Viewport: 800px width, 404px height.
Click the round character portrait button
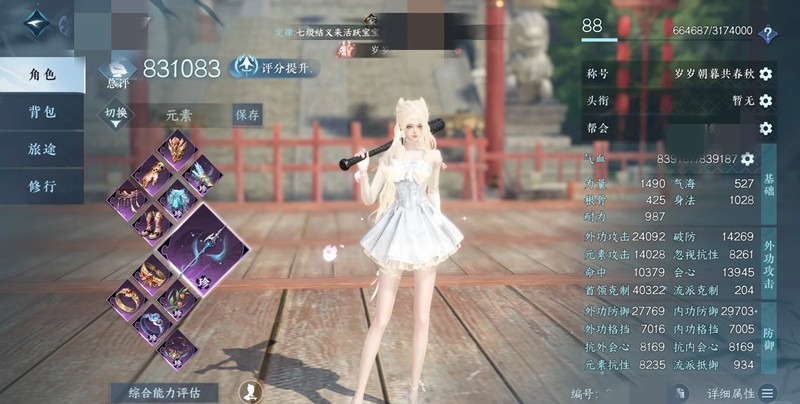point(252,391)
